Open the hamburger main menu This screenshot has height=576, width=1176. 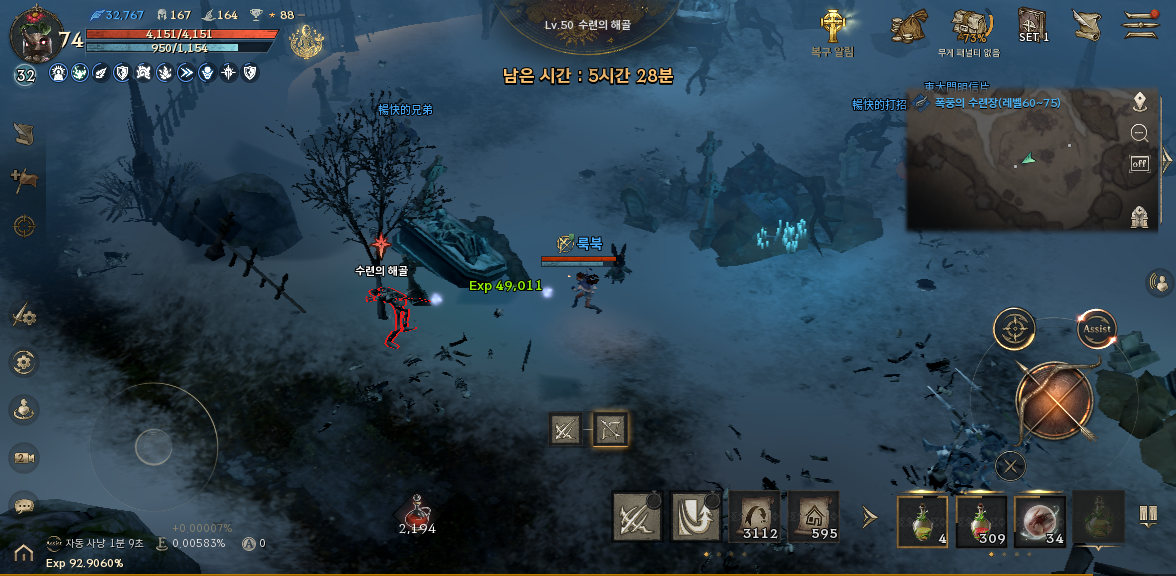tap(1140, 22)
